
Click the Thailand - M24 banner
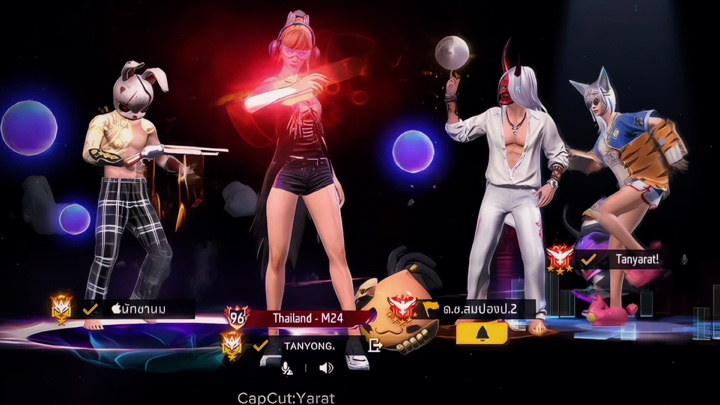308,317
